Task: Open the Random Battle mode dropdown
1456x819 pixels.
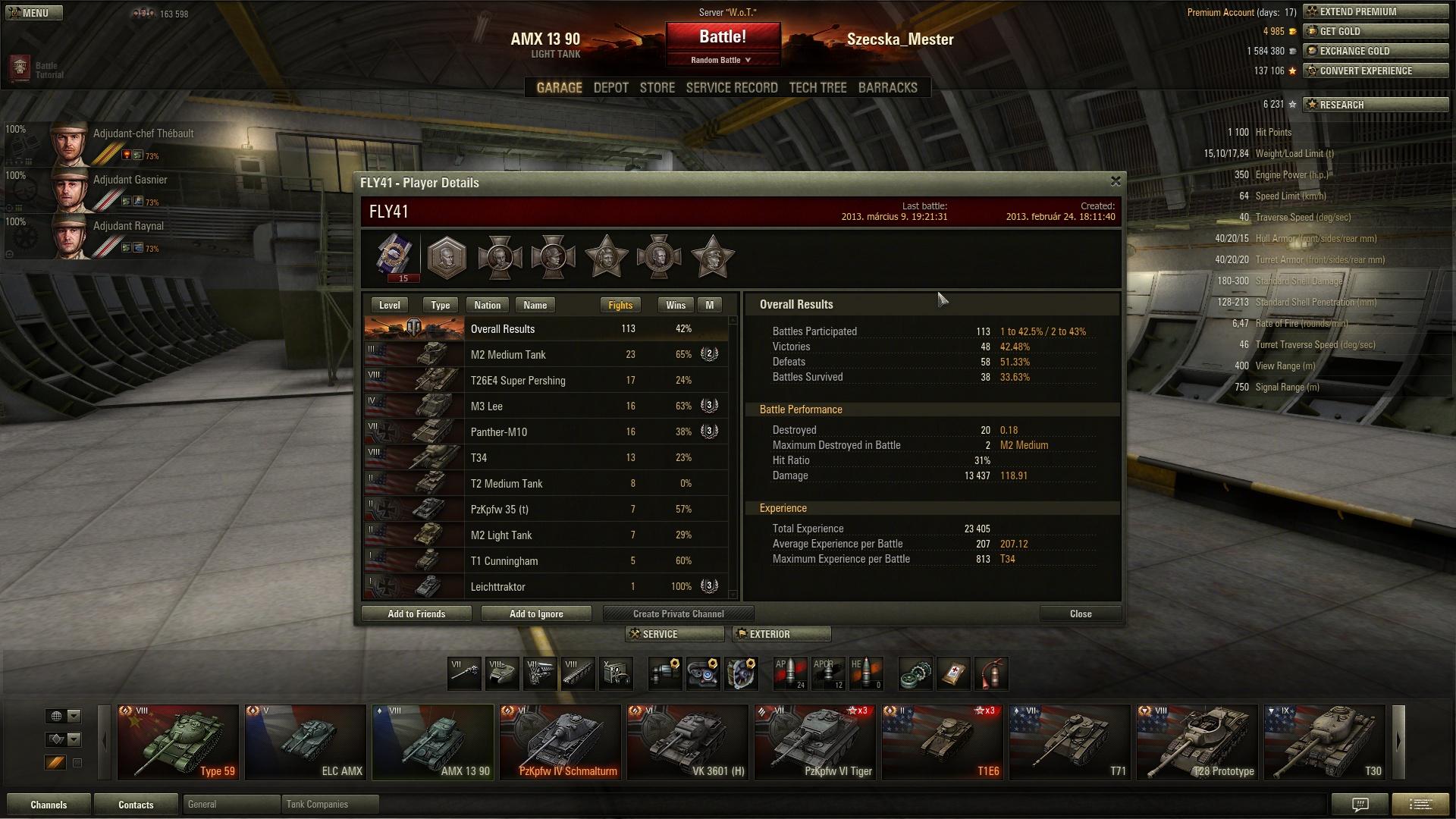Action: click(721, 60)
